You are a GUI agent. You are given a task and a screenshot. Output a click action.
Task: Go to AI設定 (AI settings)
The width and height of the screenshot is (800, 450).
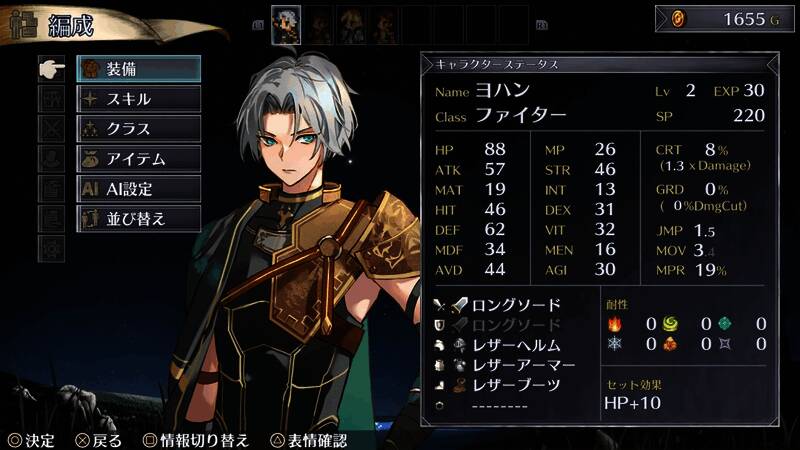click(139, 189)
